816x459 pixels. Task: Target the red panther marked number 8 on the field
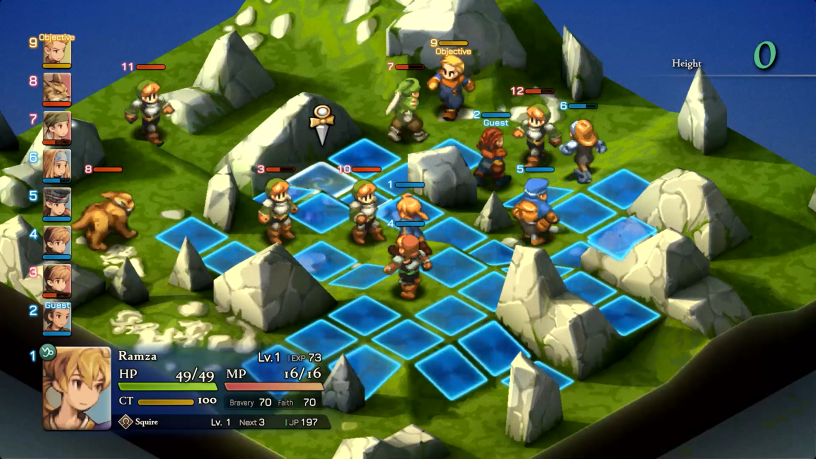click(x=104, y=217)
